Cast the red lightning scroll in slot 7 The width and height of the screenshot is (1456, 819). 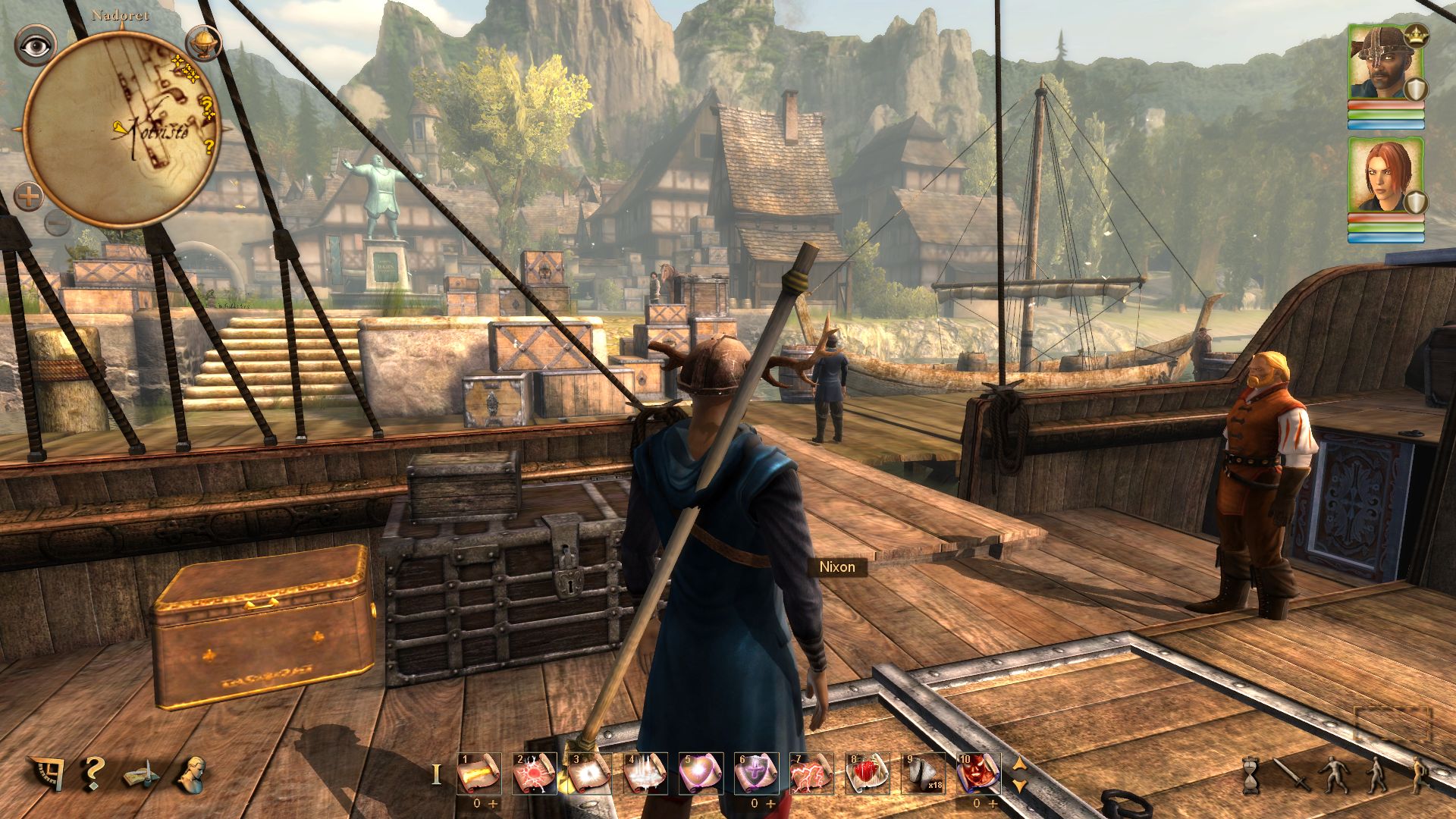[811, 773]
